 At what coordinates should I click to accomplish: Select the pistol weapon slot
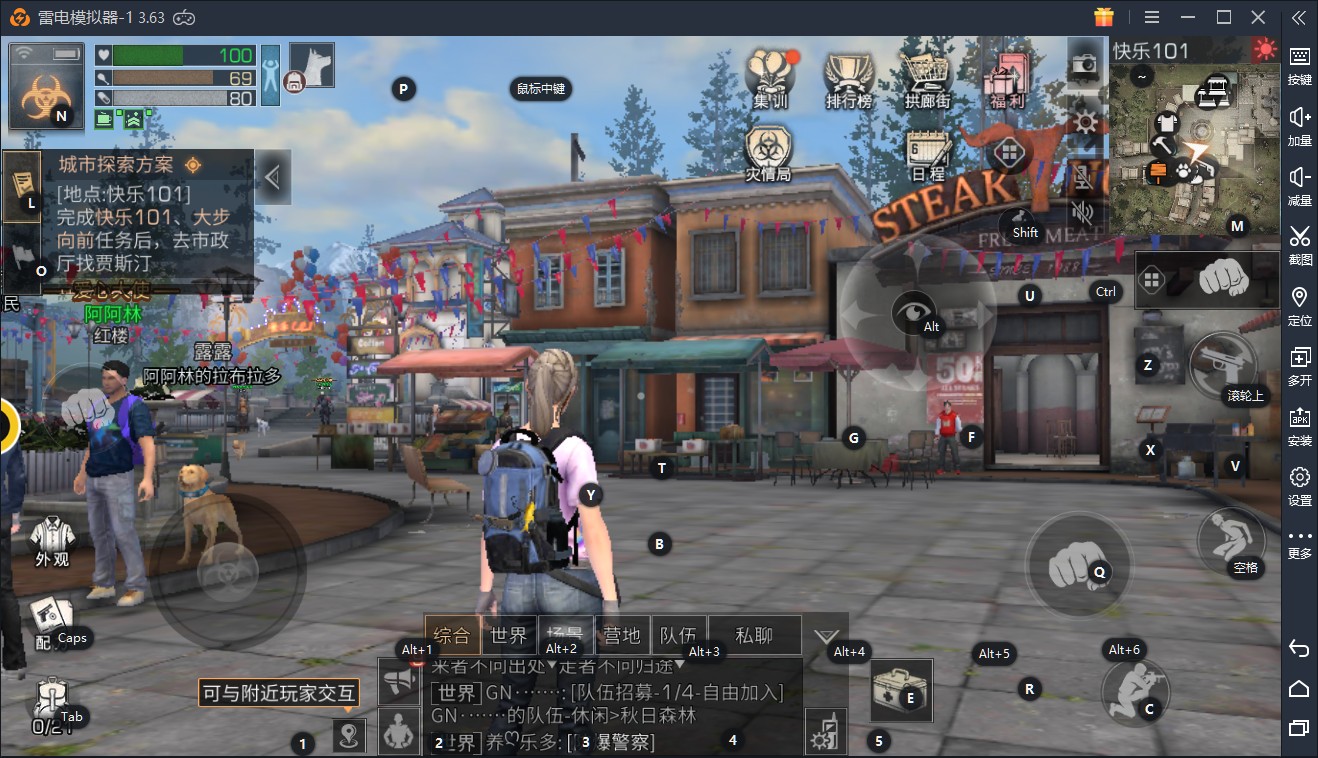[x=1222, y=362]
